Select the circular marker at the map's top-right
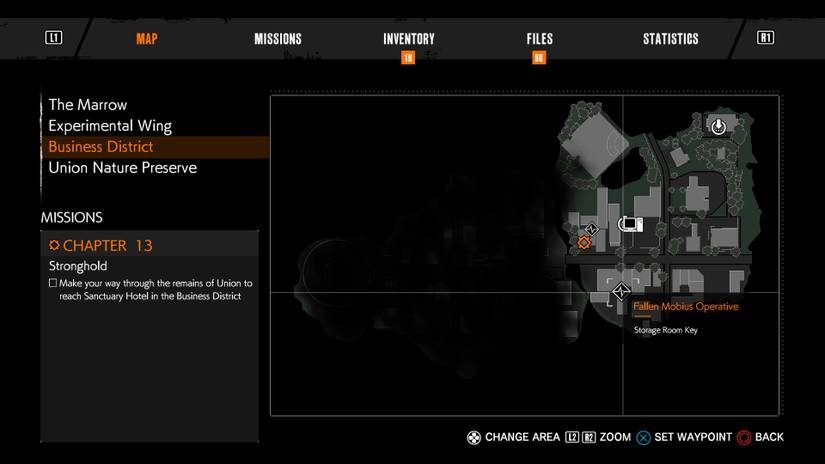 [718, 126]
